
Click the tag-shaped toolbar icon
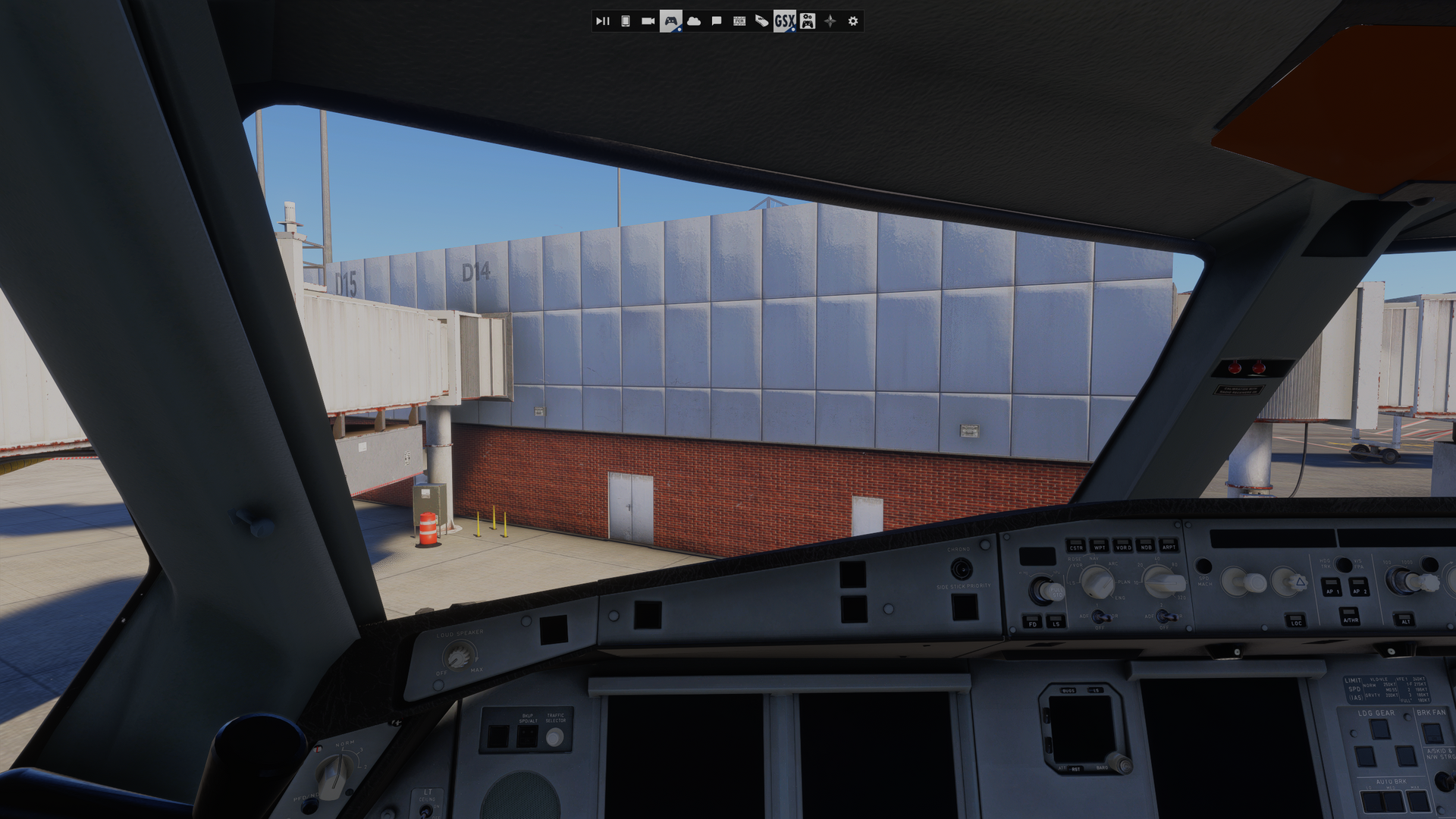[x=762, y=21]
